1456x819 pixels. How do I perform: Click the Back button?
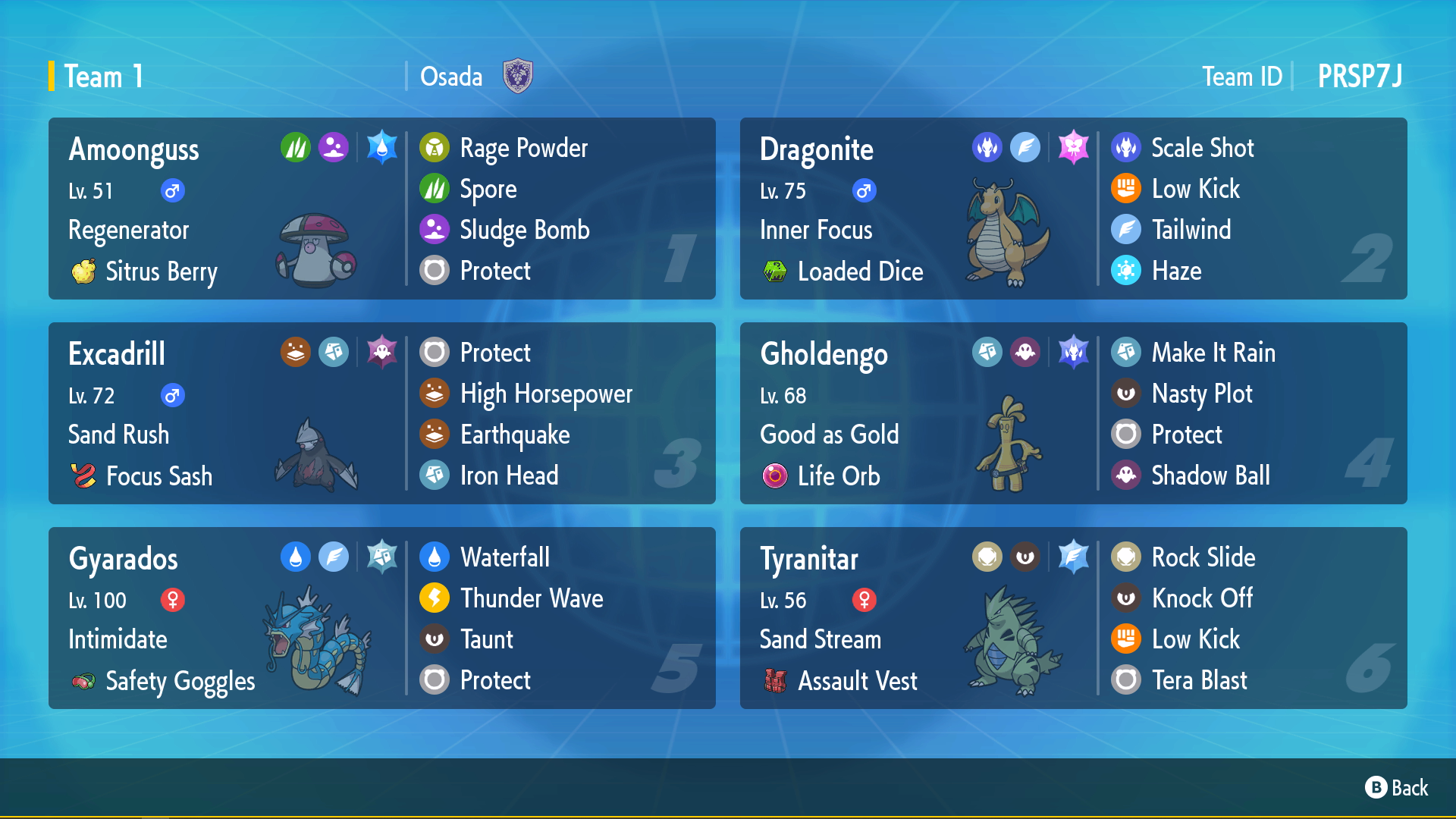(x=1397, y=788)
